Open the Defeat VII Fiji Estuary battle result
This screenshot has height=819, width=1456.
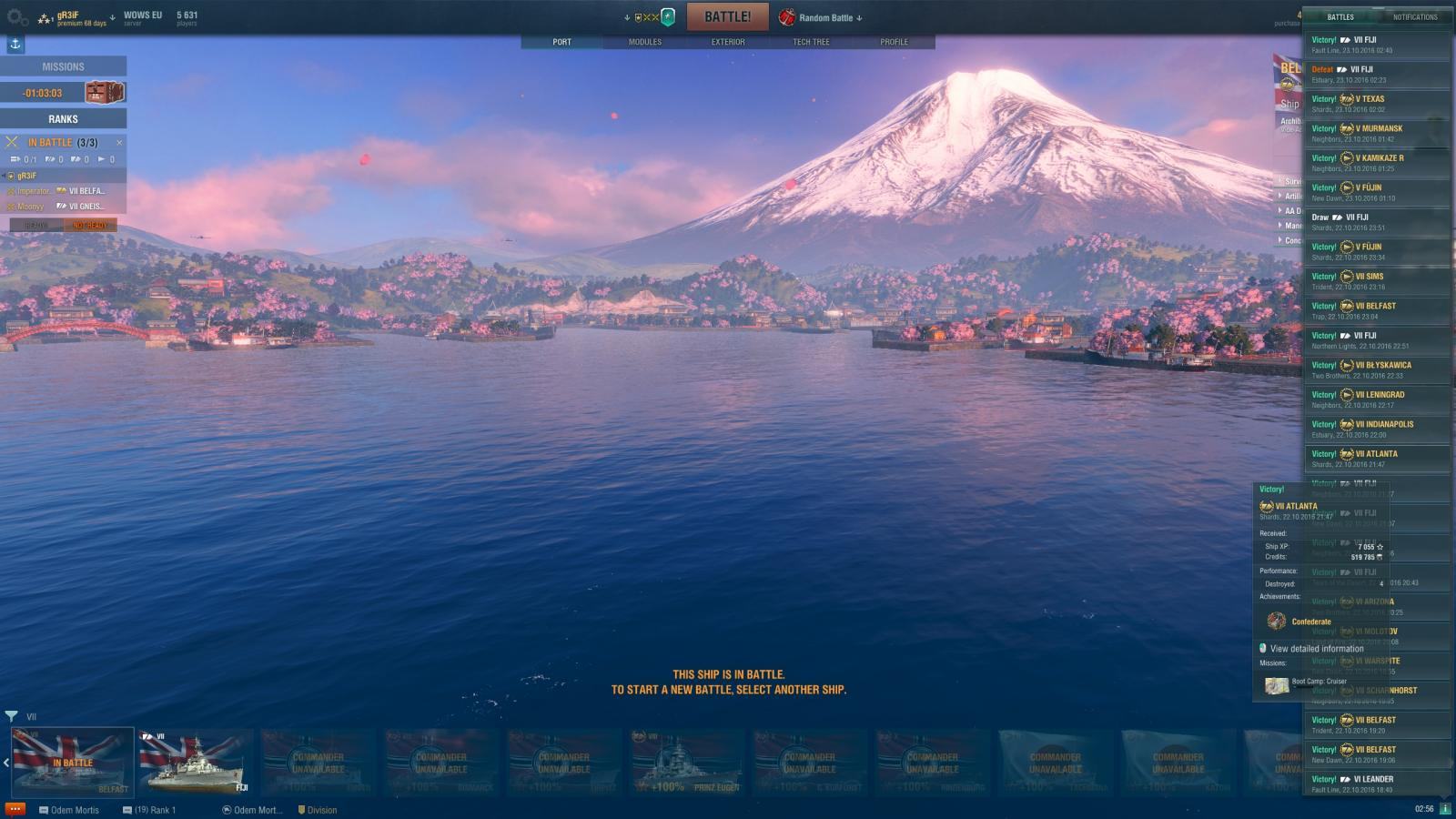tap(1376, 74)
